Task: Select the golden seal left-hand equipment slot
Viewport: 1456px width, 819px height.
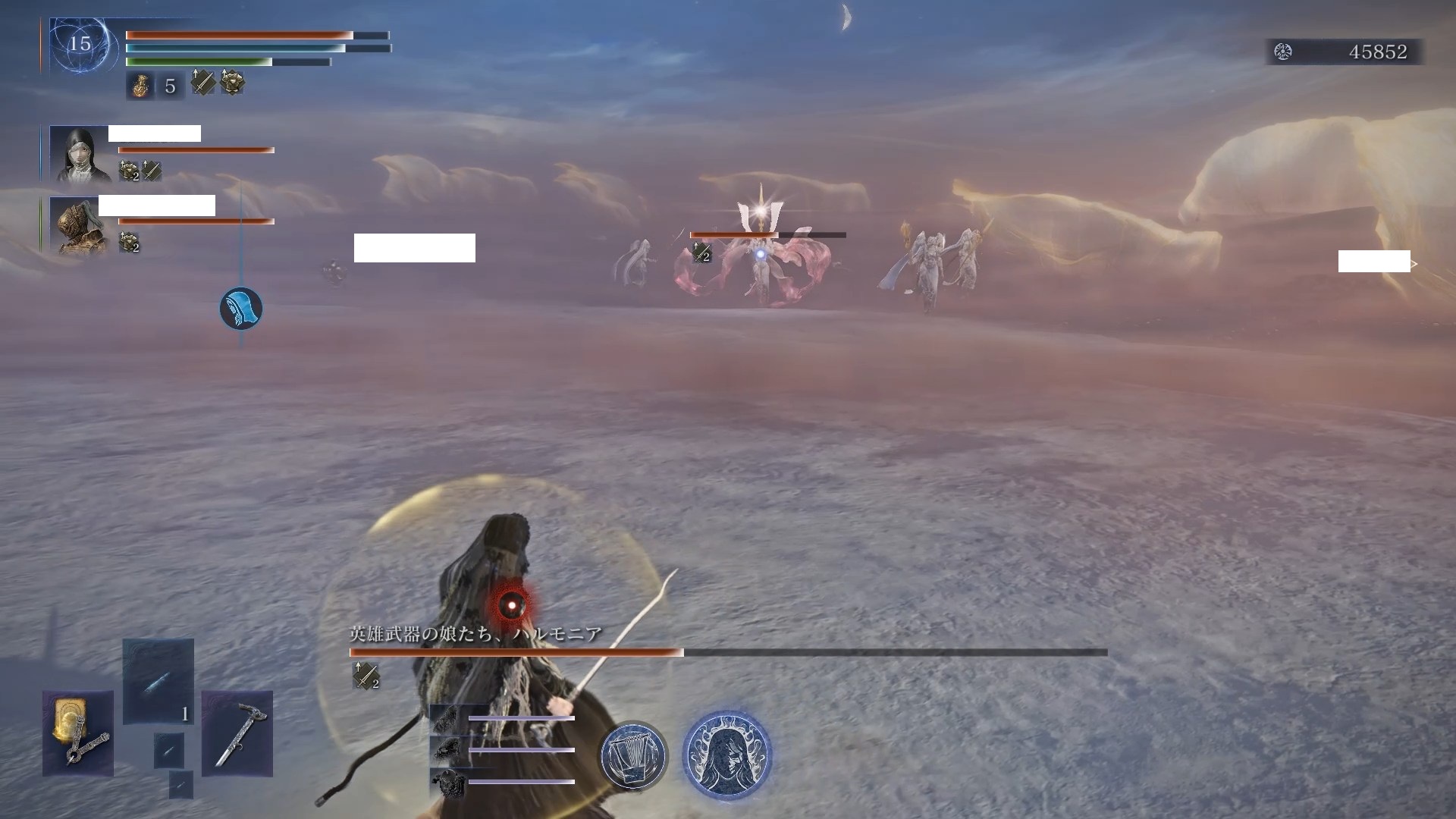Action: pyautogui.click(x=78, y=733)
